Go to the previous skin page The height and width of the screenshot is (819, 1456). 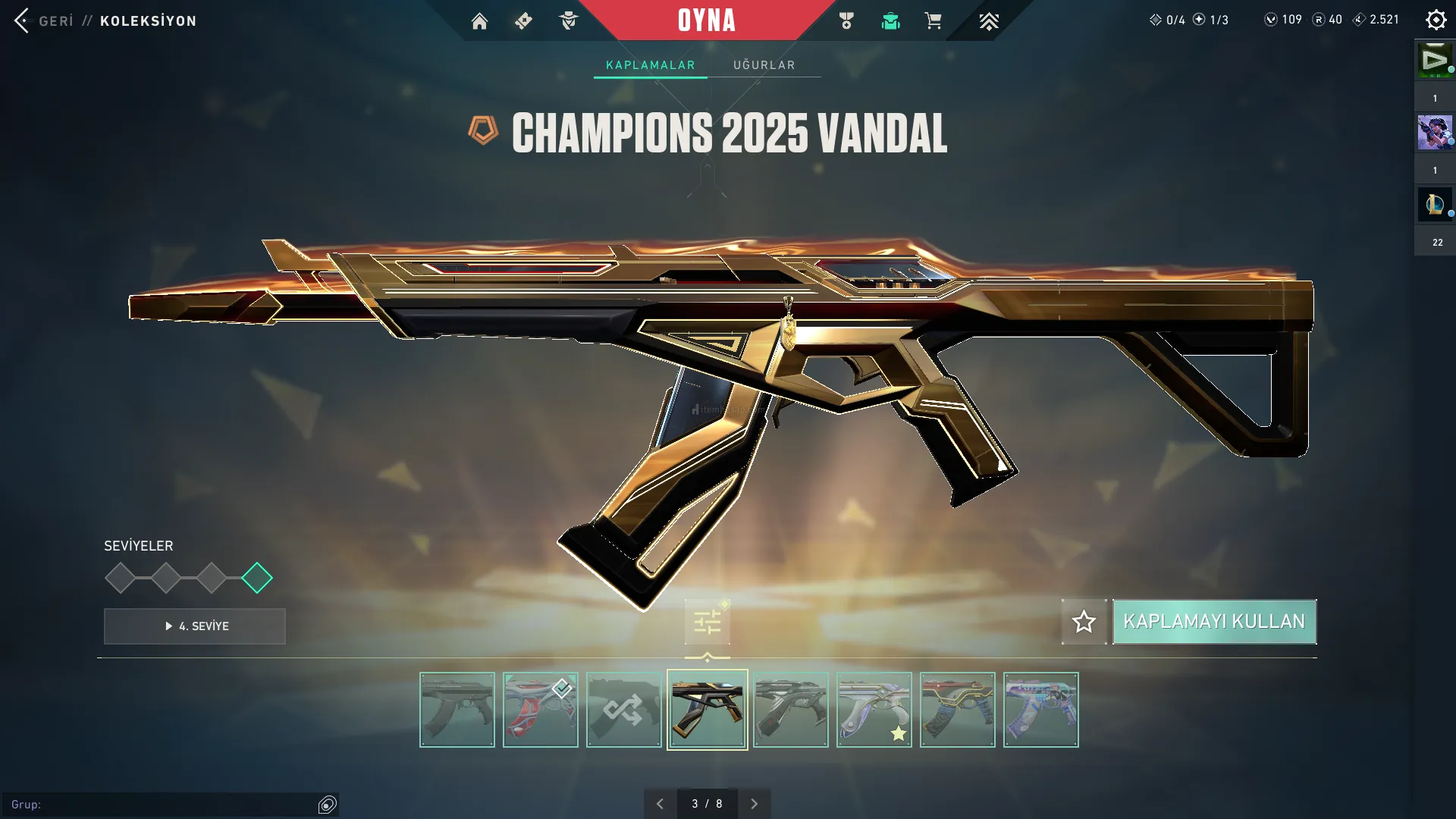660,804
